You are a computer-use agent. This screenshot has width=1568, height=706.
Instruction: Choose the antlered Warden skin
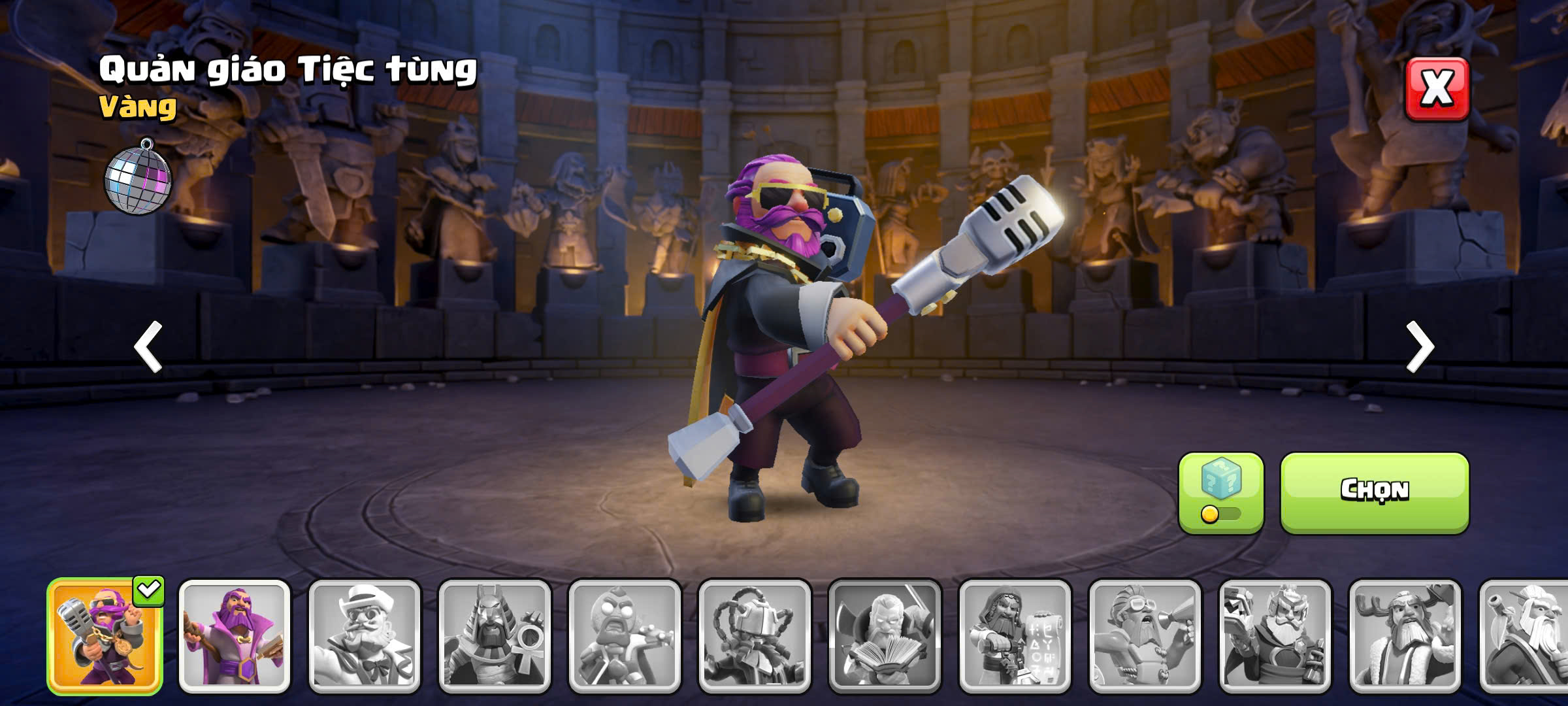point(1405,636)
